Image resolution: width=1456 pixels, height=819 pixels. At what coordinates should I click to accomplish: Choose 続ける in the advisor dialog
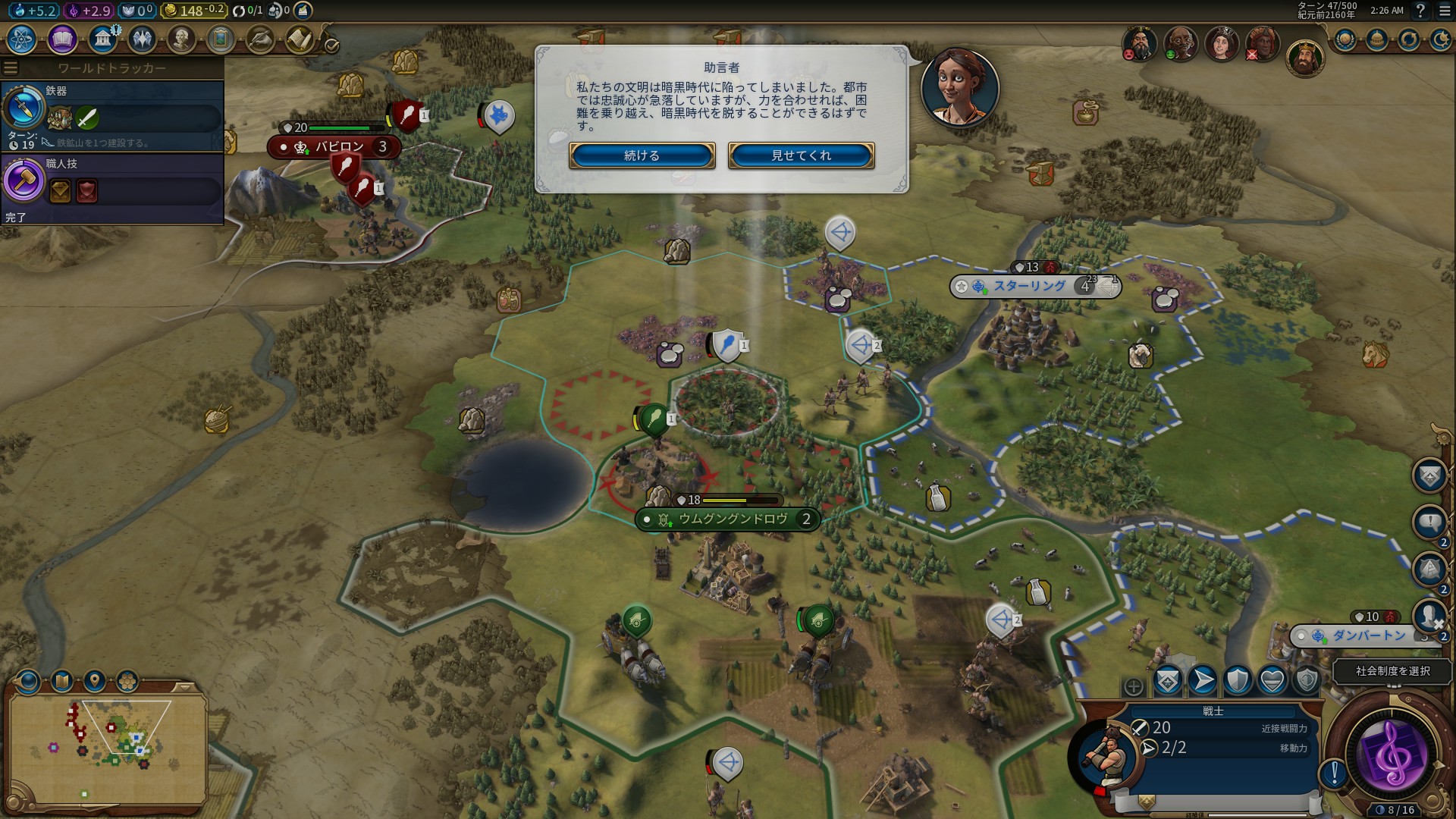click(x=642, y=155)
